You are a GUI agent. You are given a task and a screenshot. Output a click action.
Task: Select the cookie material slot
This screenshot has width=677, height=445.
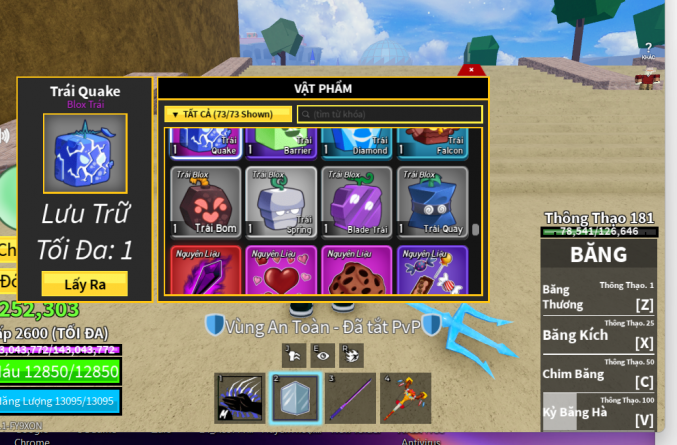click(x=357, y=271)
